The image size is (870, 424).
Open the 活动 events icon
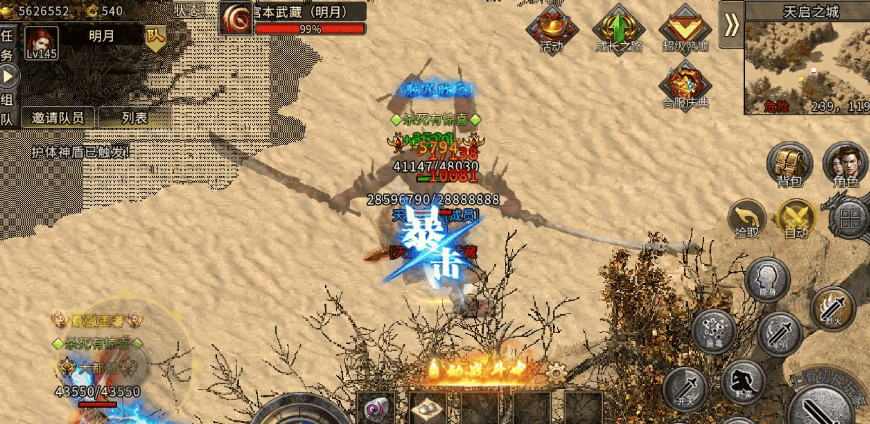551,29
